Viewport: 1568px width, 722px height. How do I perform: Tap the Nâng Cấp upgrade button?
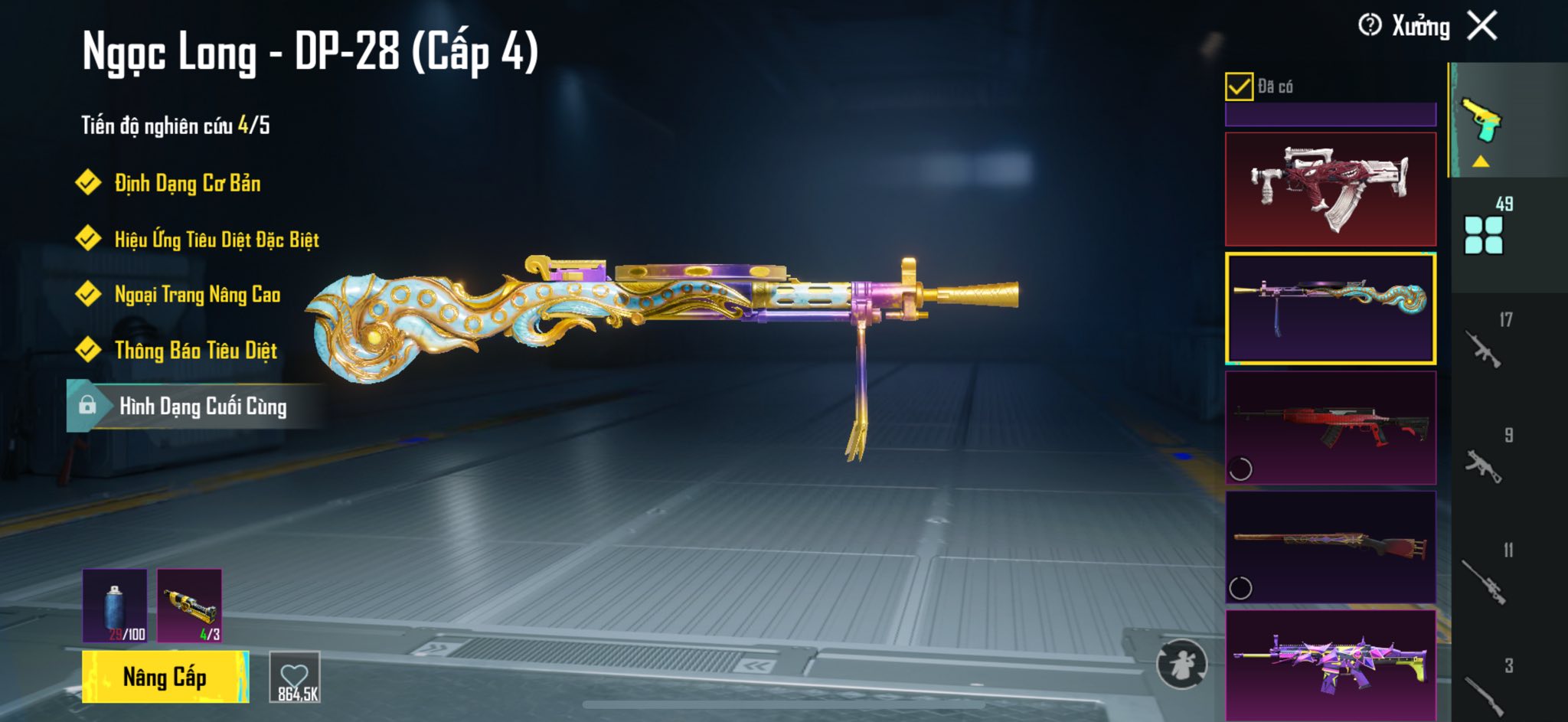pyautogui.click(x=165, y=677)
